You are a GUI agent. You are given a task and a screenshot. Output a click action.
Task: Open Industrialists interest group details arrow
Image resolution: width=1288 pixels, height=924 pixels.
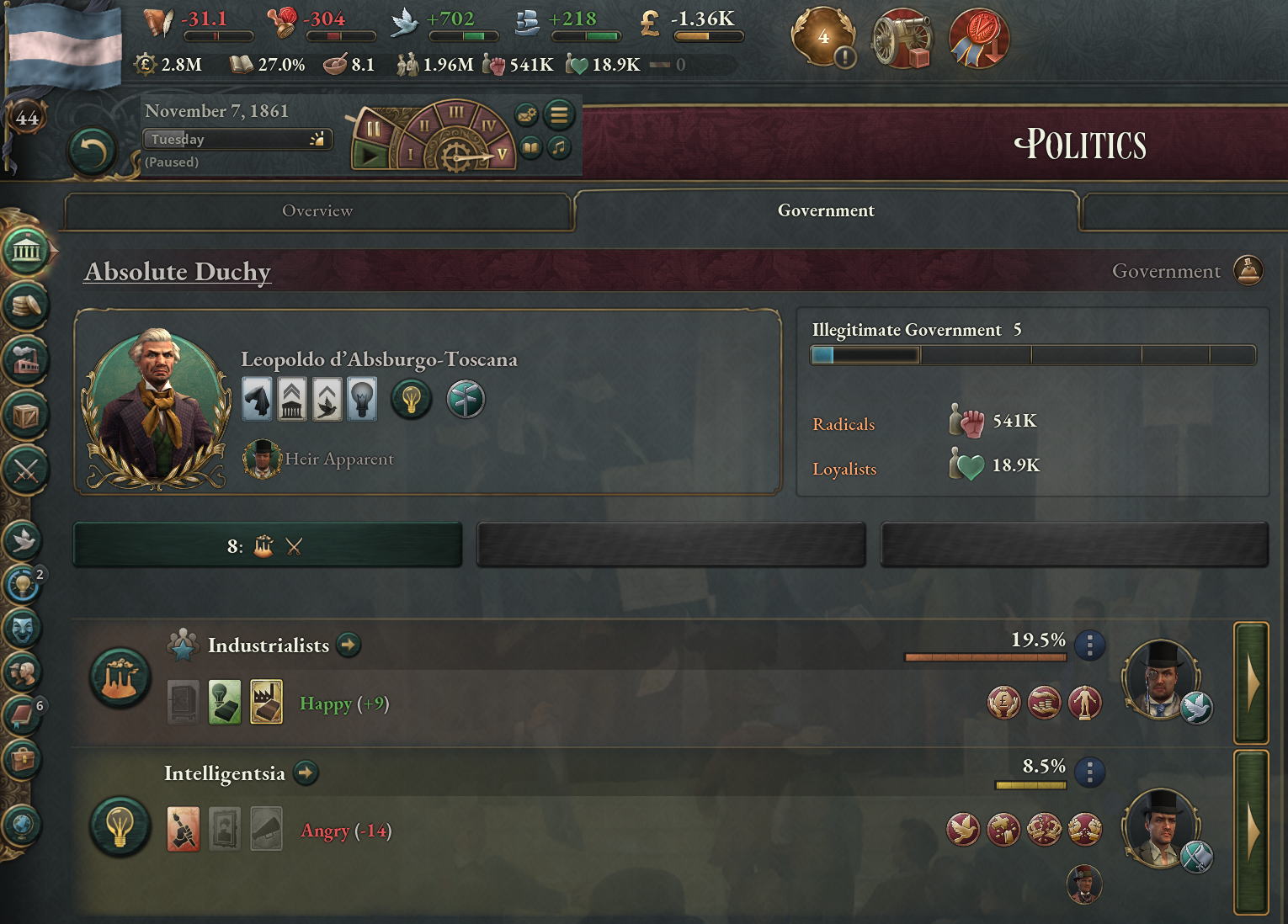click(348, 645)
